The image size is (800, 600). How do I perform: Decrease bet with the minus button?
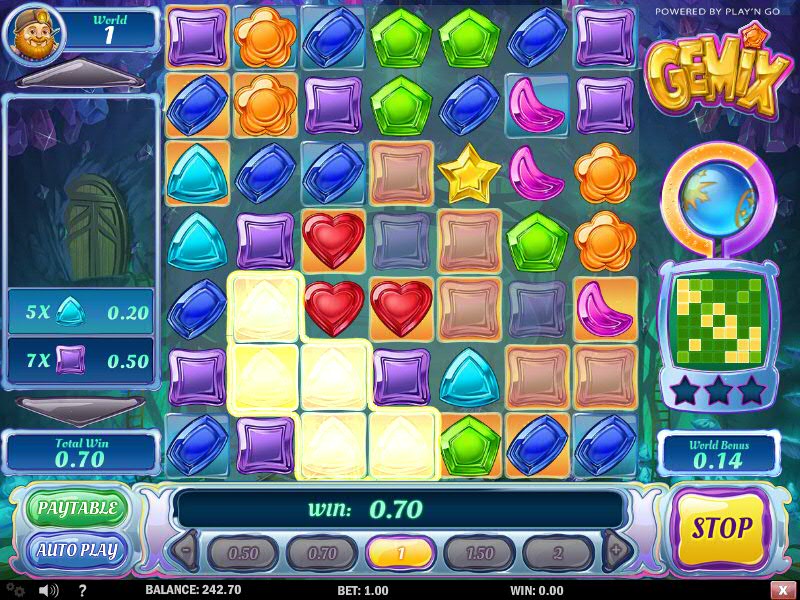pos(187,550)
